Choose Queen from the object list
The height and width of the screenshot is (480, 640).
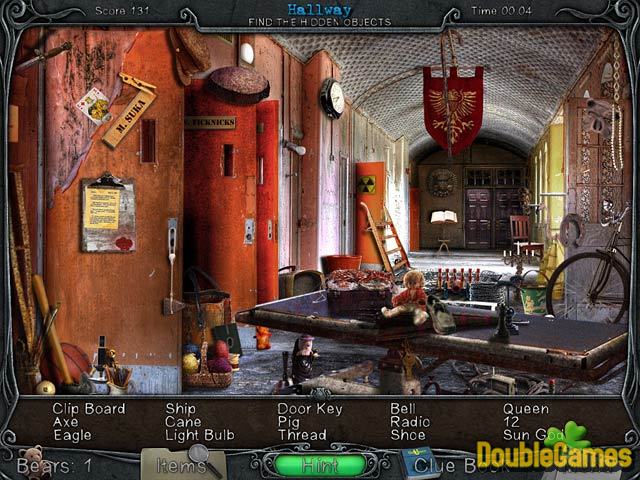(526, 409)
